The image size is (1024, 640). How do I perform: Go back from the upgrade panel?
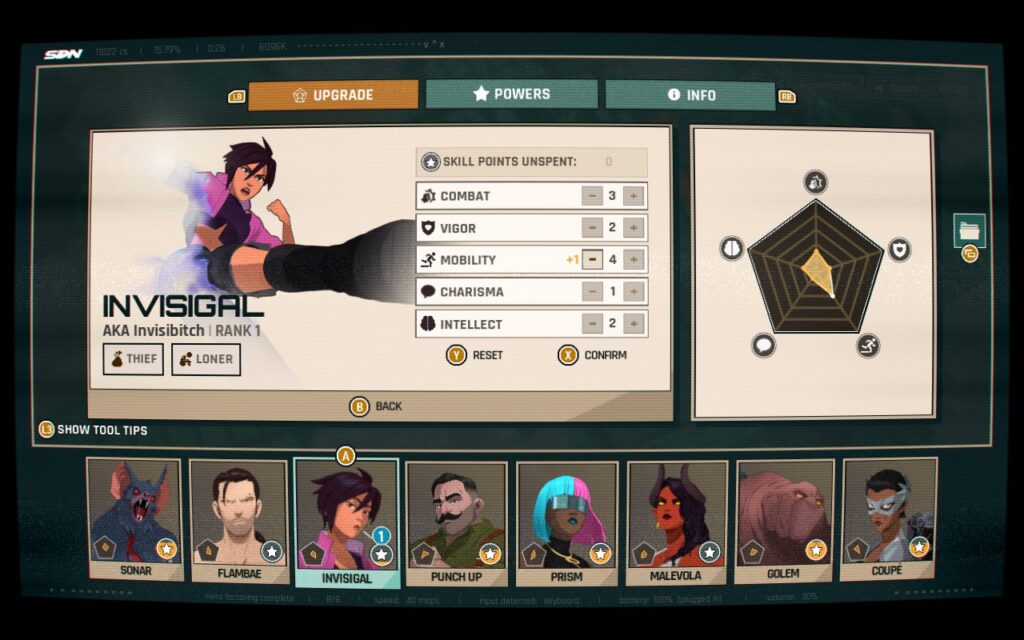pos(376,406)
